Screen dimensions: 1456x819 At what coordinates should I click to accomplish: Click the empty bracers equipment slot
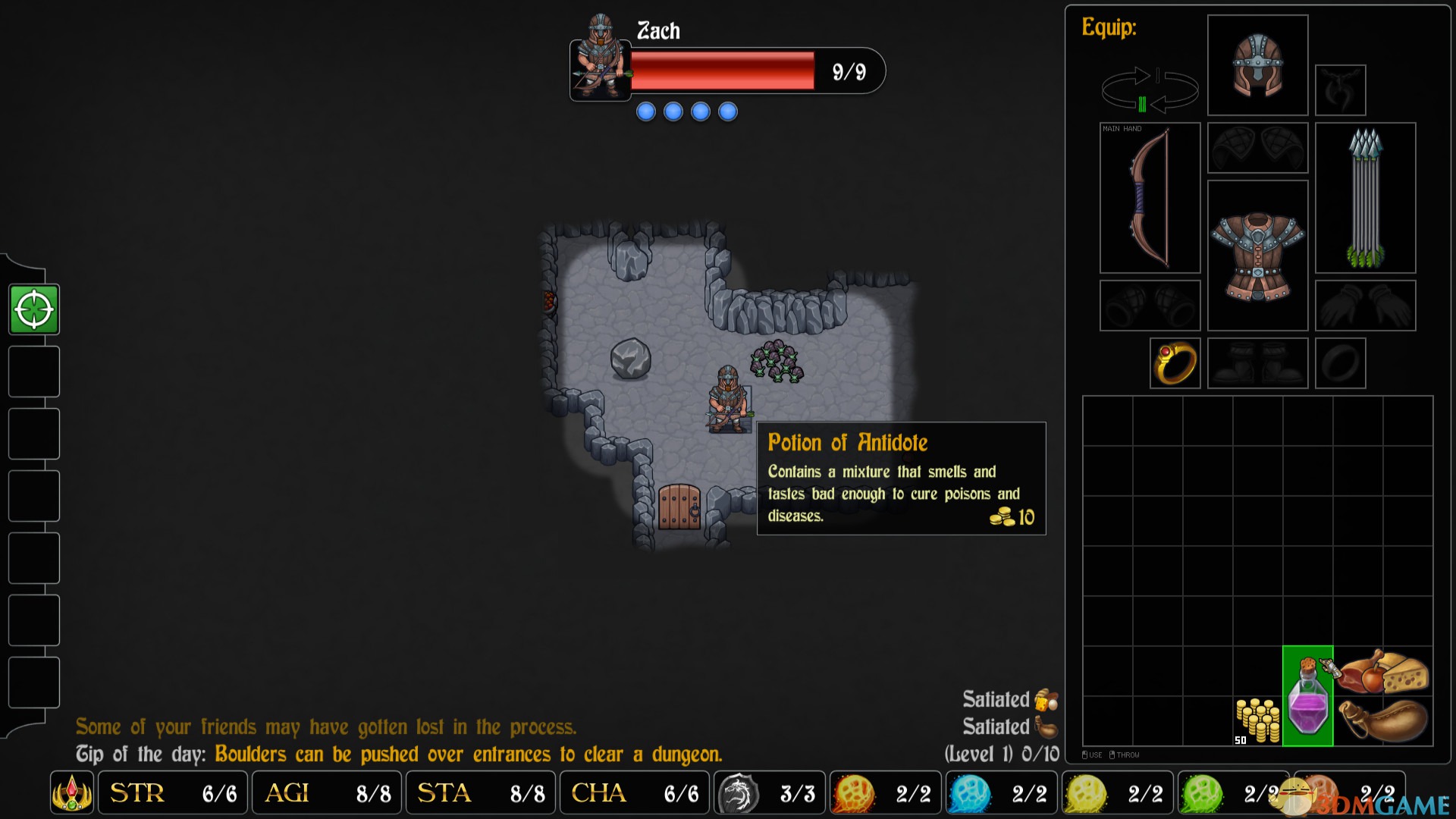[x=1150, y=306]
